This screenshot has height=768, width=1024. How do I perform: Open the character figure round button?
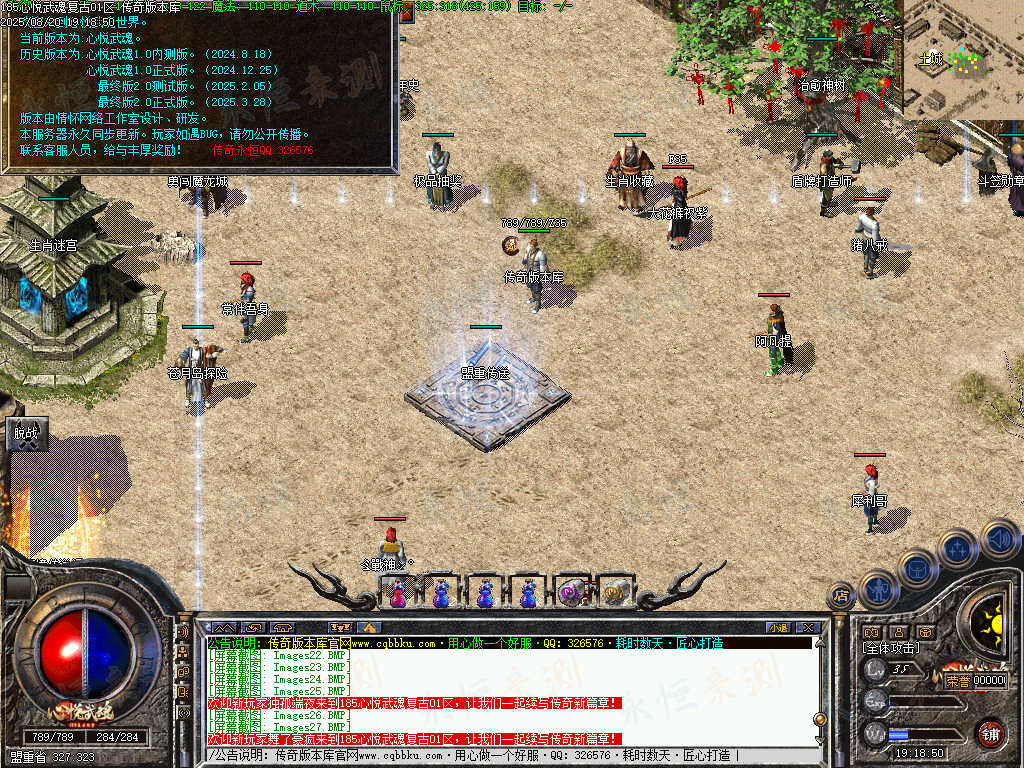pos(877,588)
